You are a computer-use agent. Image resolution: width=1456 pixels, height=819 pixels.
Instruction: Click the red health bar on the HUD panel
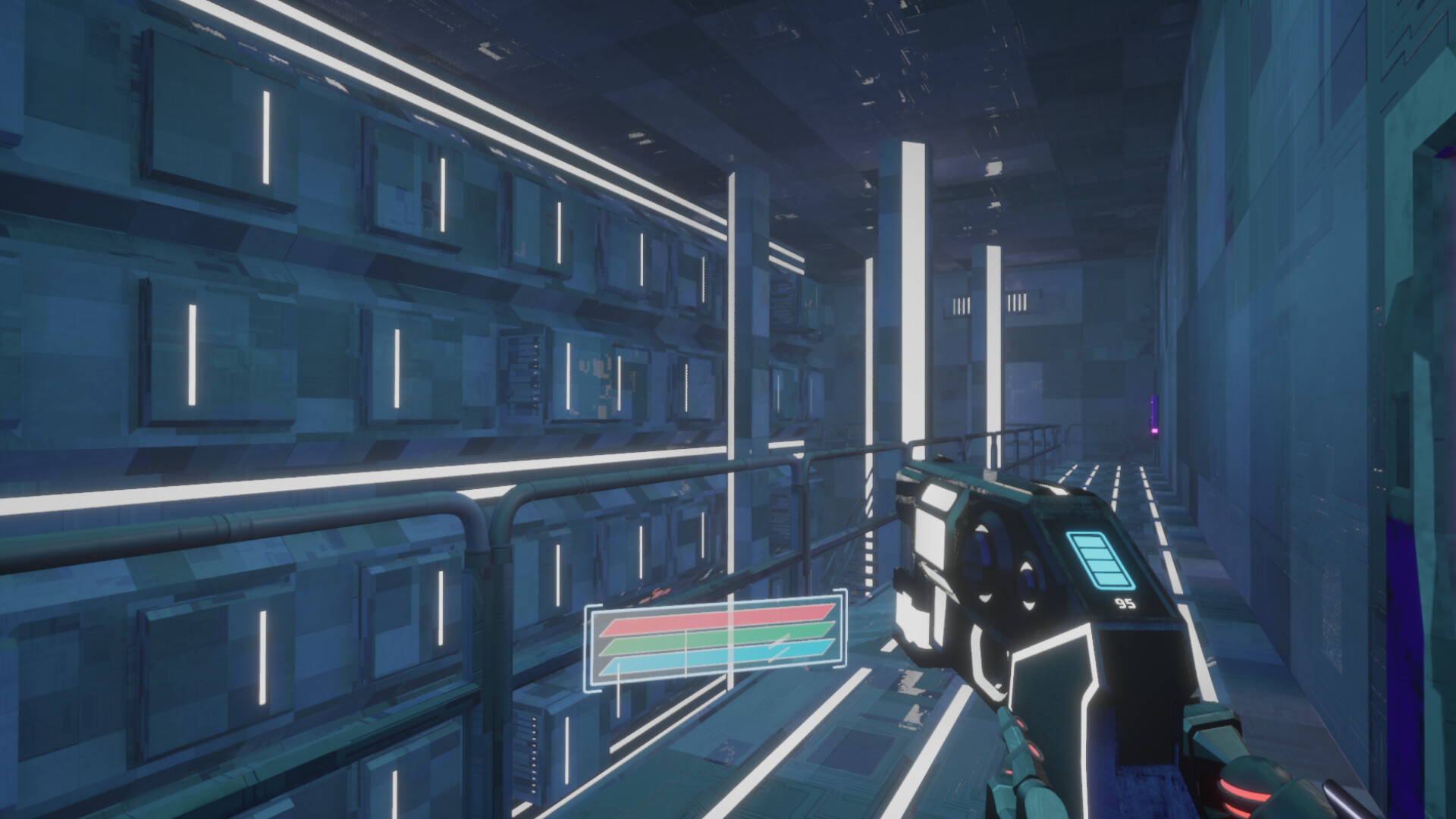[x=713, y=622]
